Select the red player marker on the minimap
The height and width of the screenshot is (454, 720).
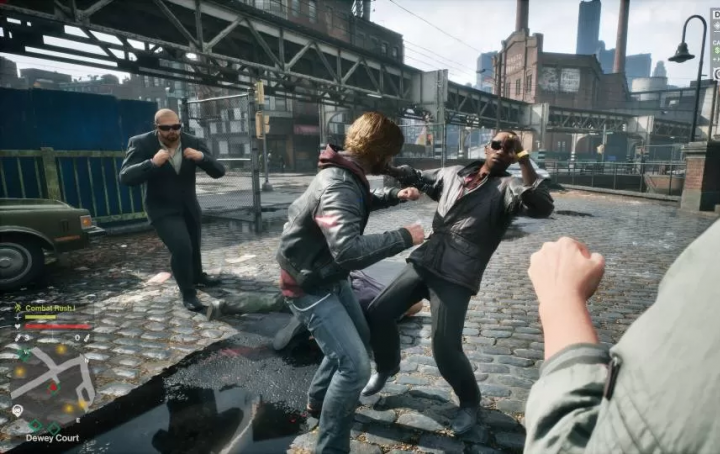pos(54,386)
